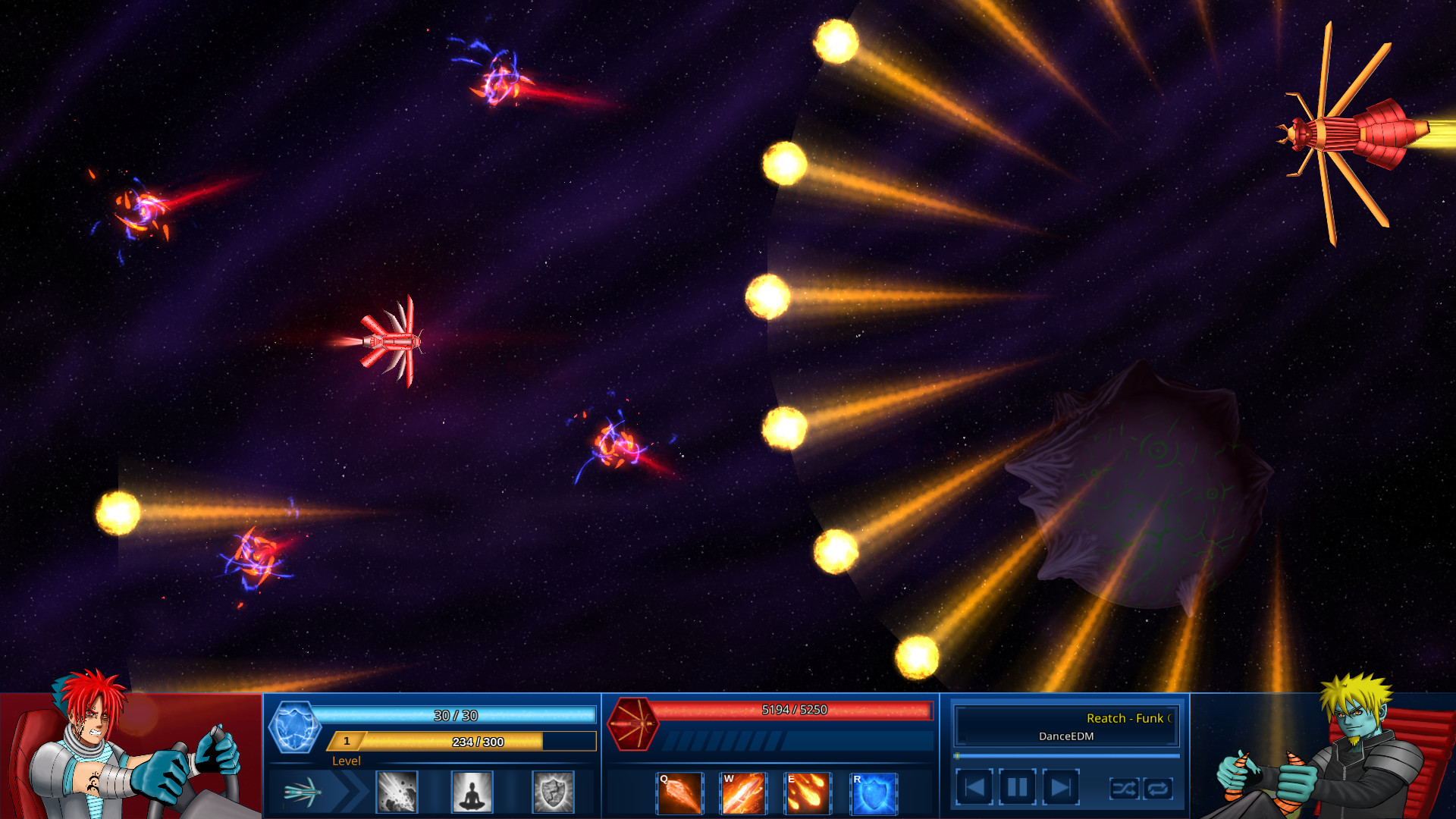Viewport: 1456px width, 819px height.
Task: Select the rock explosion passive skill
Action: [396, 793]
